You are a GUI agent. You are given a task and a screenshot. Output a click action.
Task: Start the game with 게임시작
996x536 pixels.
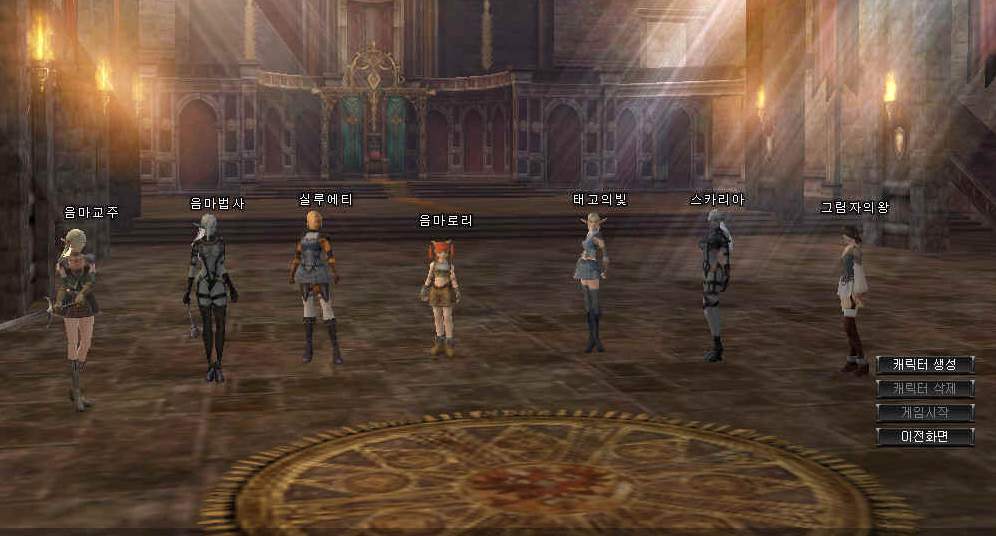(x=924, y=412)
